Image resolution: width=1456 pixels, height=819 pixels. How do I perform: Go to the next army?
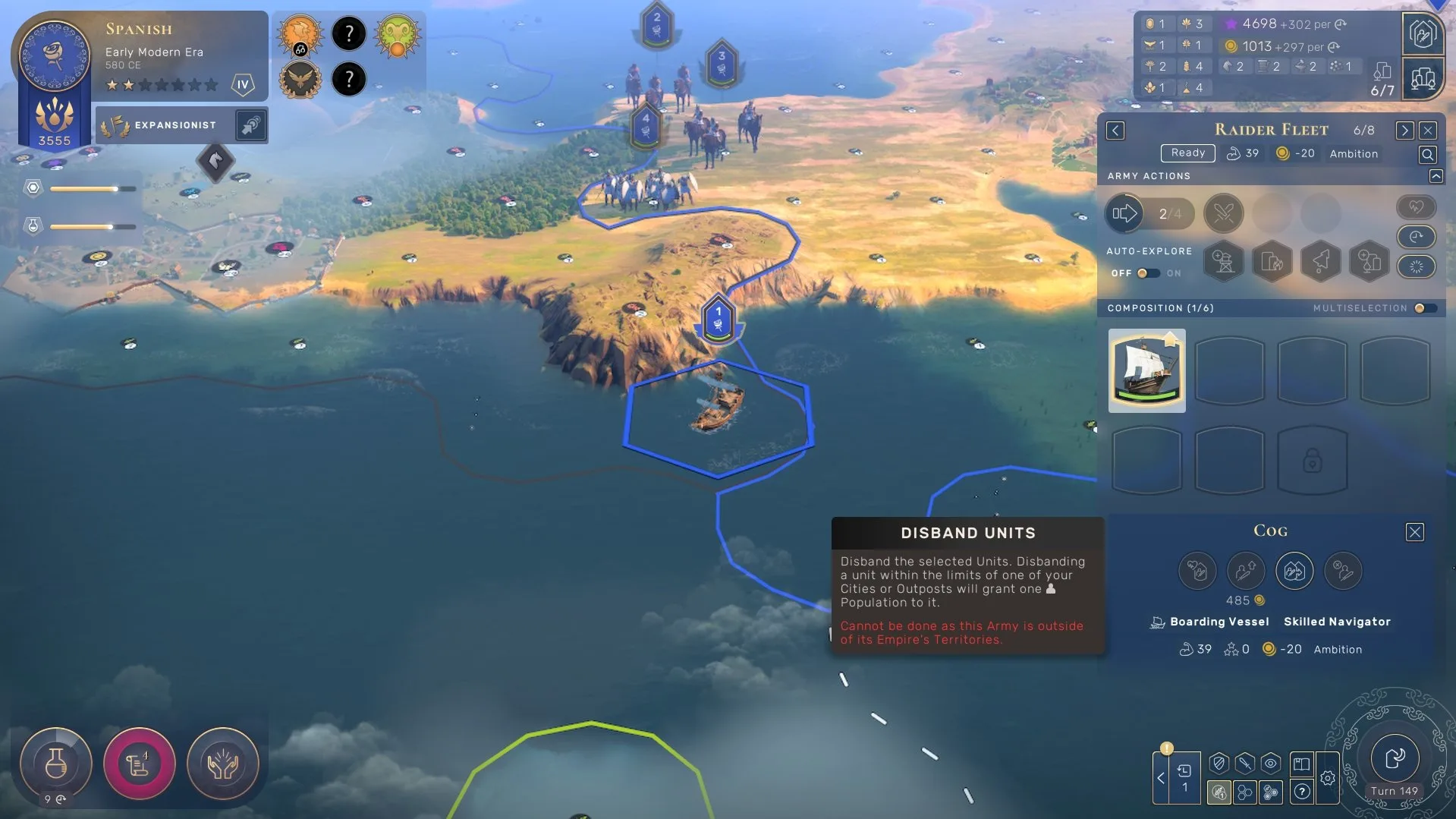click(1404, 131)
